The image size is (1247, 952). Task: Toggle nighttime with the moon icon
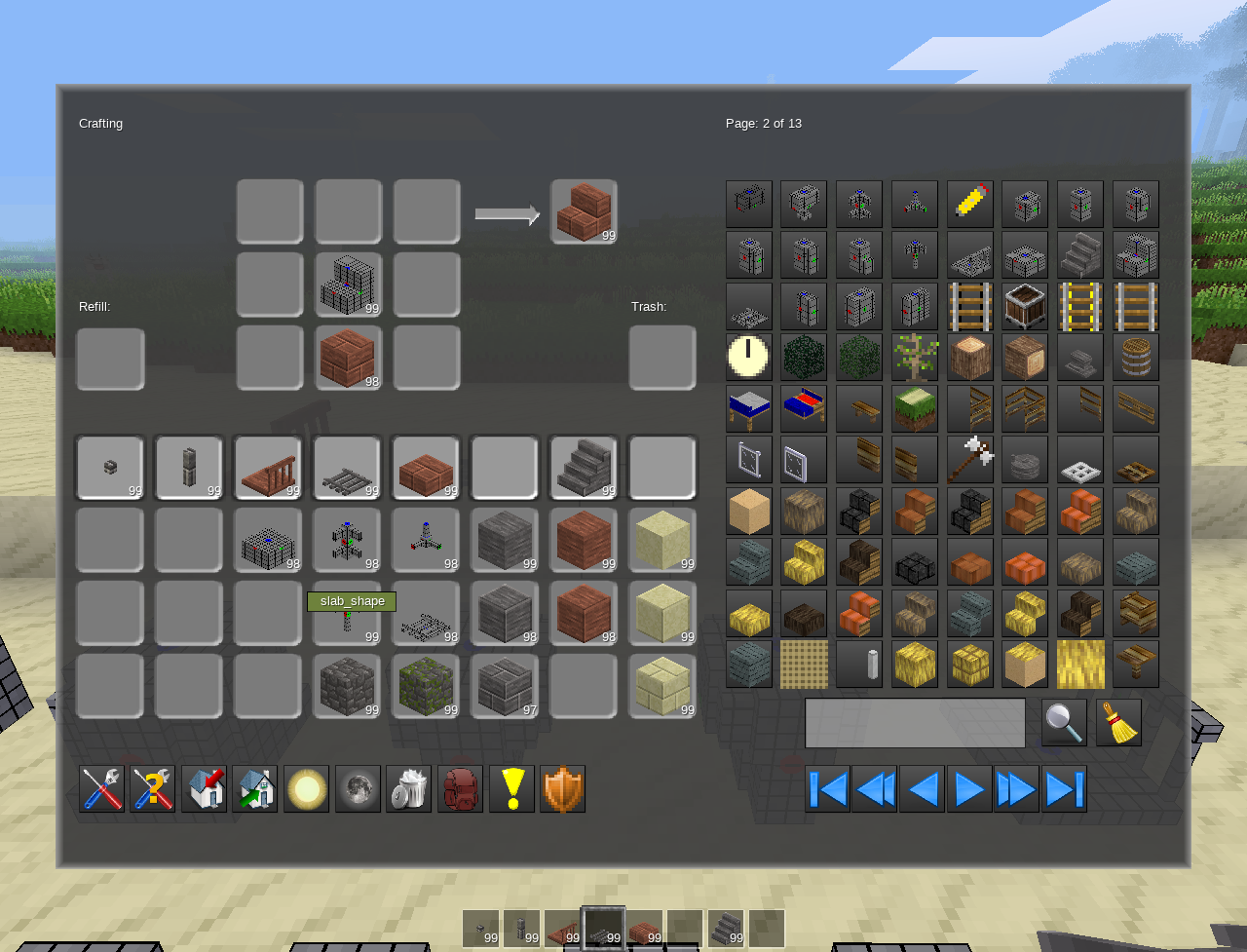(358, 788)
